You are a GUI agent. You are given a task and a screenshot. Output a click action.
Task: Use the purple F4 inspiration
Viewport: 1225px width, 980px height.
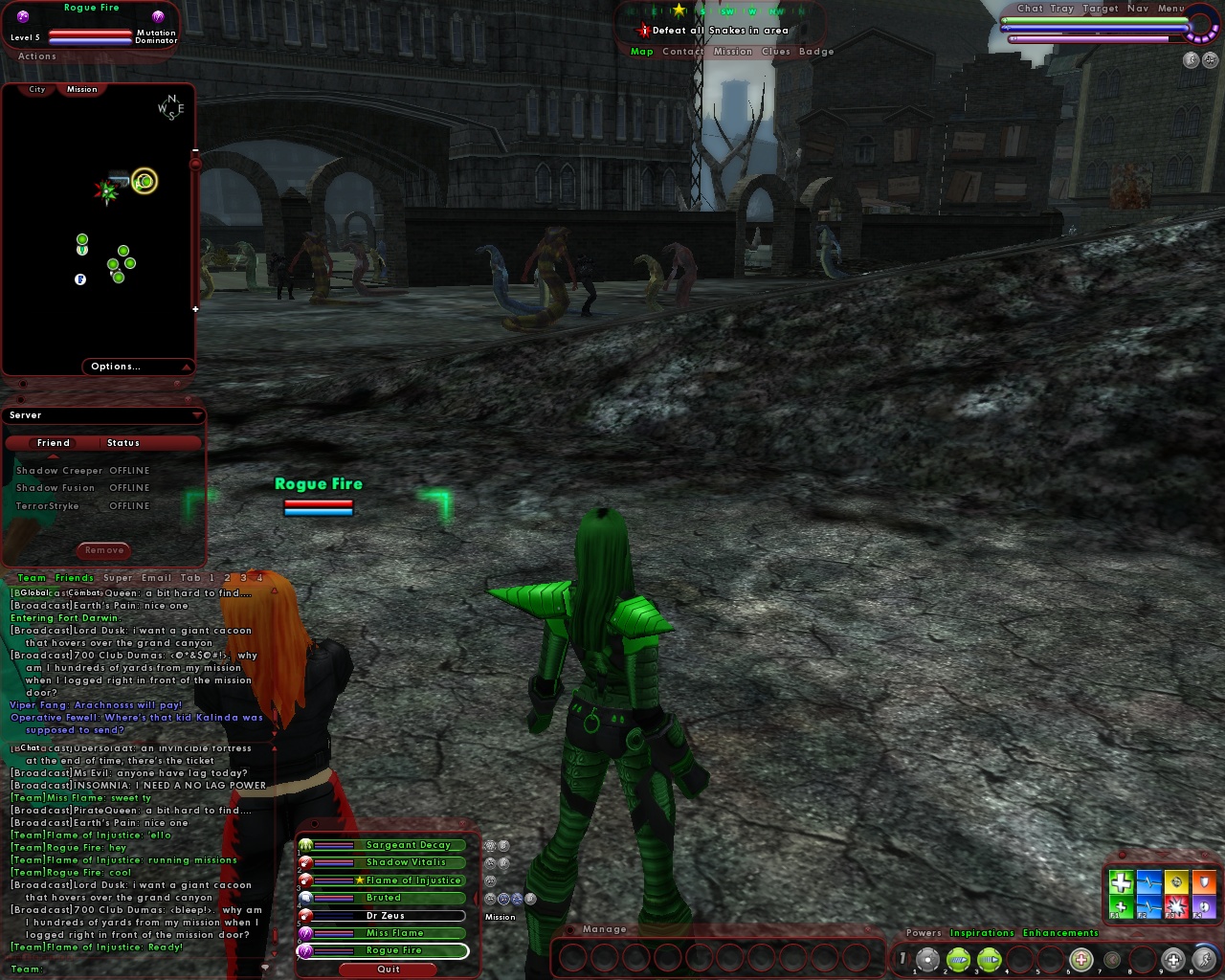pos(1204,906)
